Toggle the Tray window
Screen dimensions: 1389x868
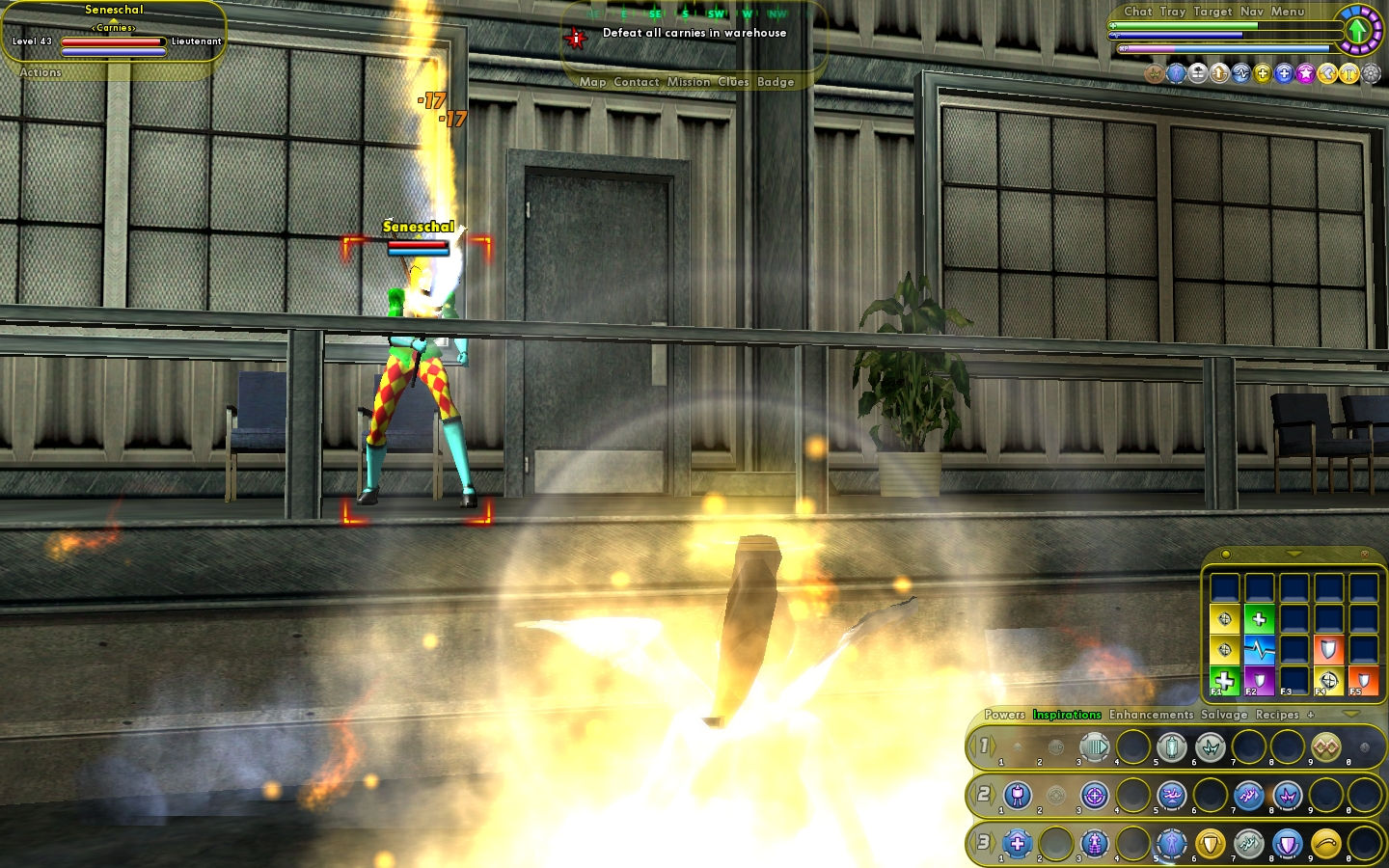[x=1173, y=12]
